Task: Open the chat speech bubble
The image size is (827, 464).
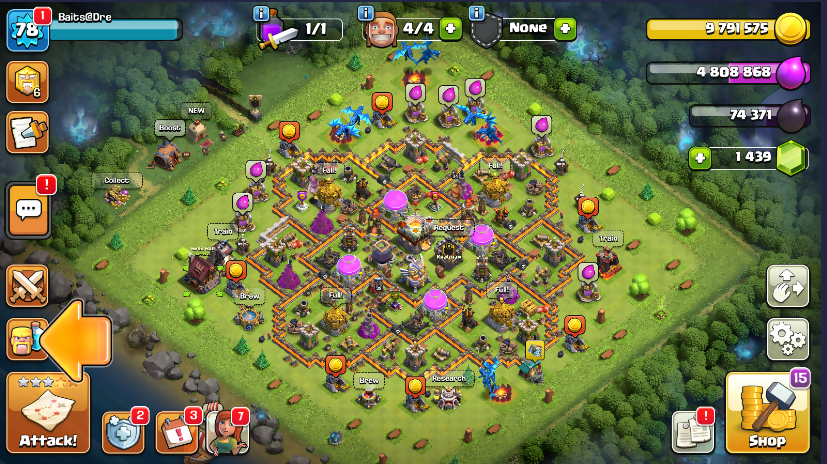Action: tap(27, 211)
